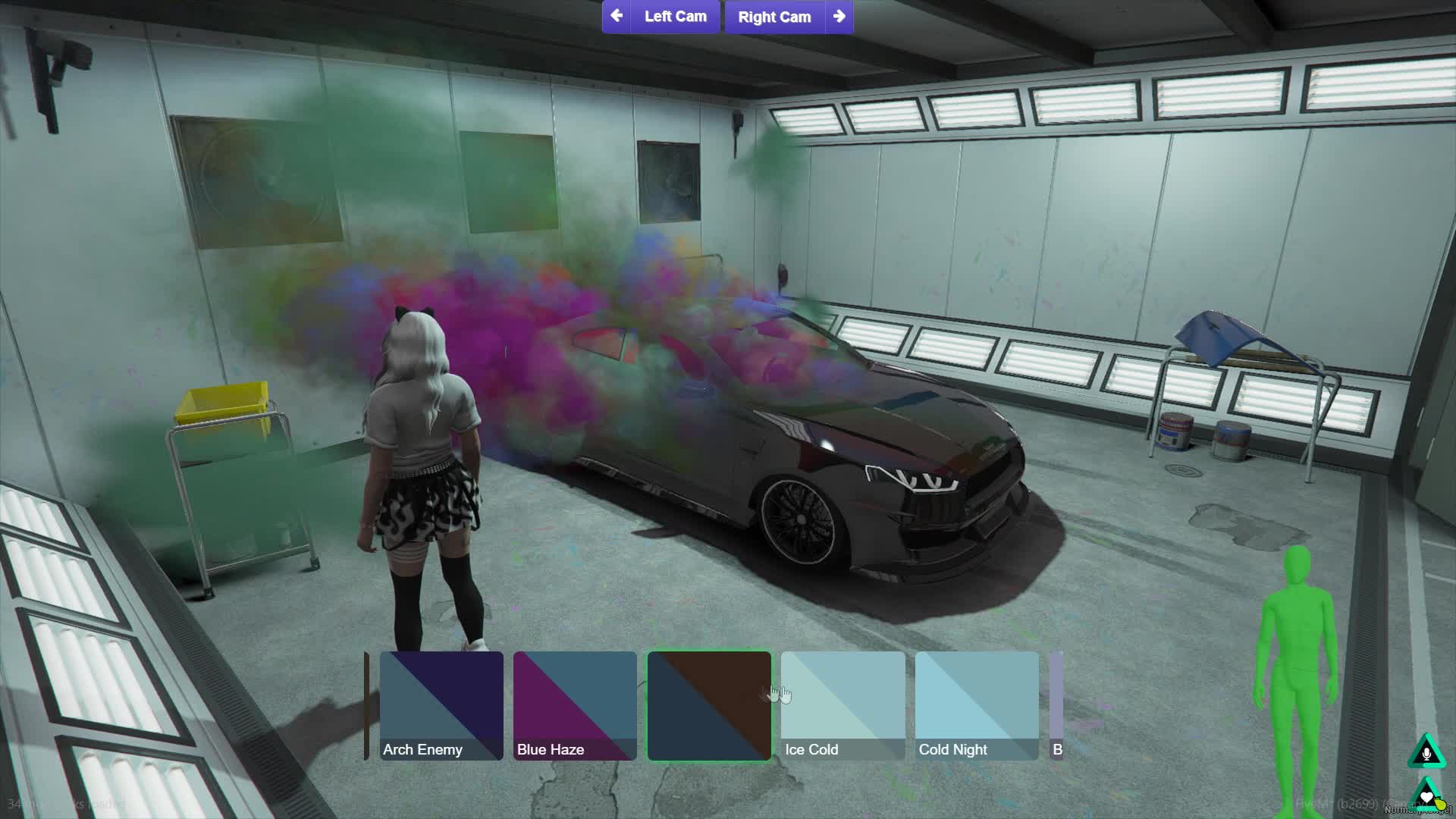The image size is (1456, 819).
Task: Choose the Blue Haze paint color
Action: pos(575,705)
